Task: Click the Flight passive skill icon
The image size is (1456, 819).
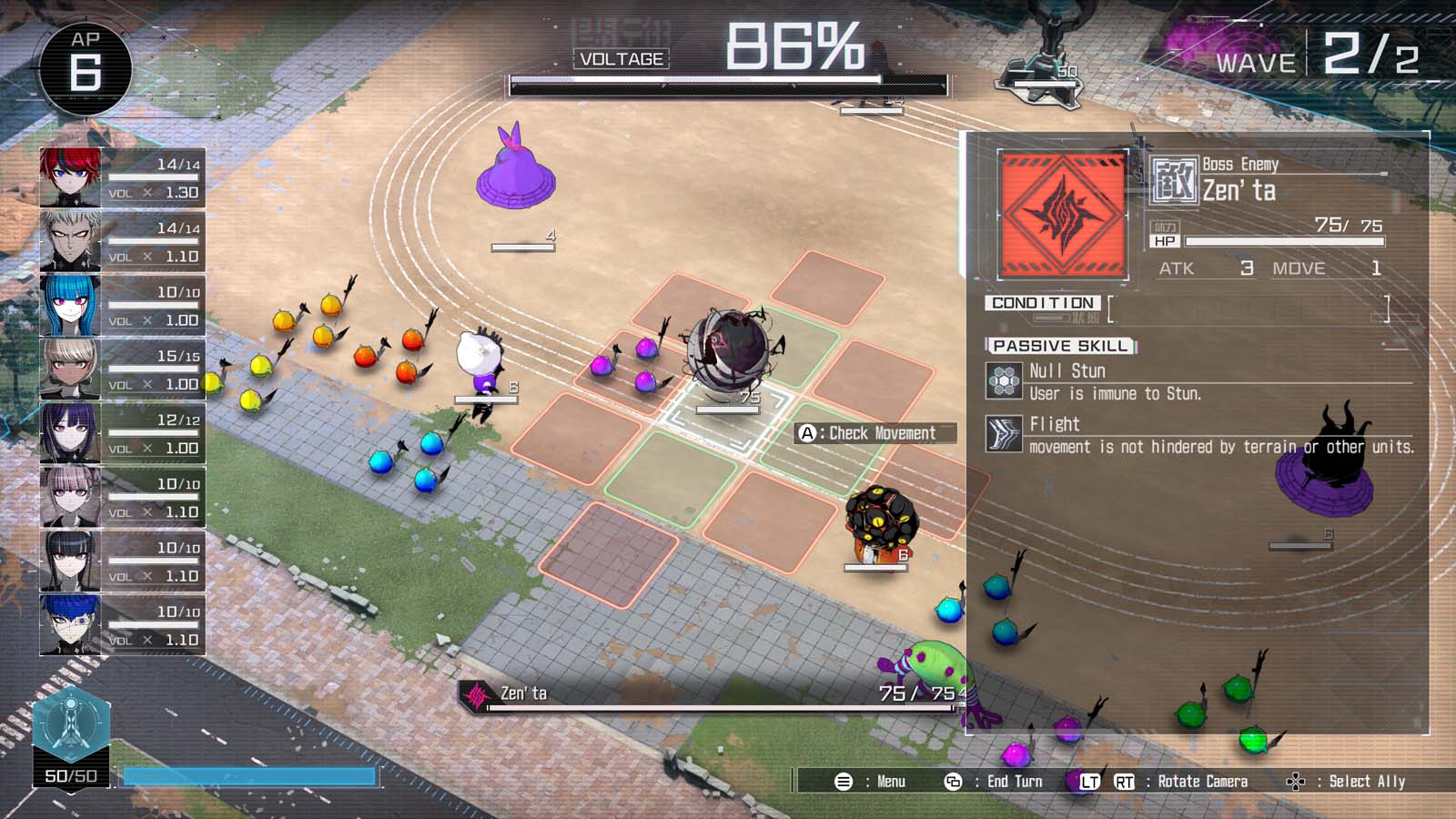Action: coord(1004,434)
